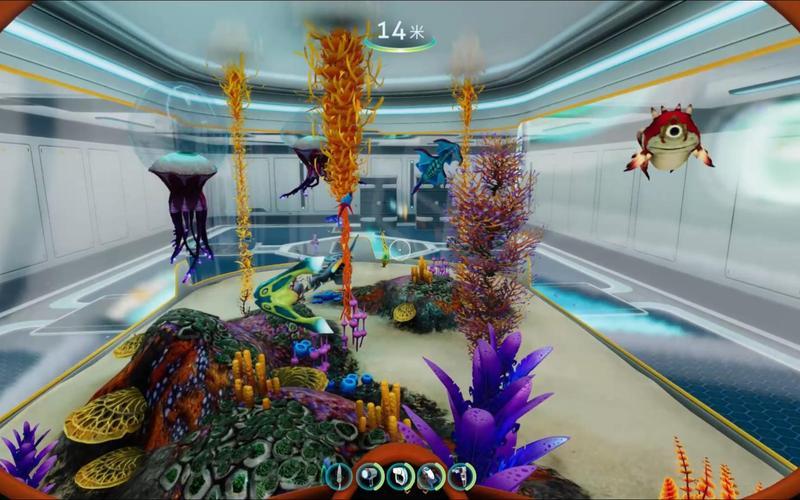Equip the flashlight from the hotbar
The image size is (800, 500).
369,476
